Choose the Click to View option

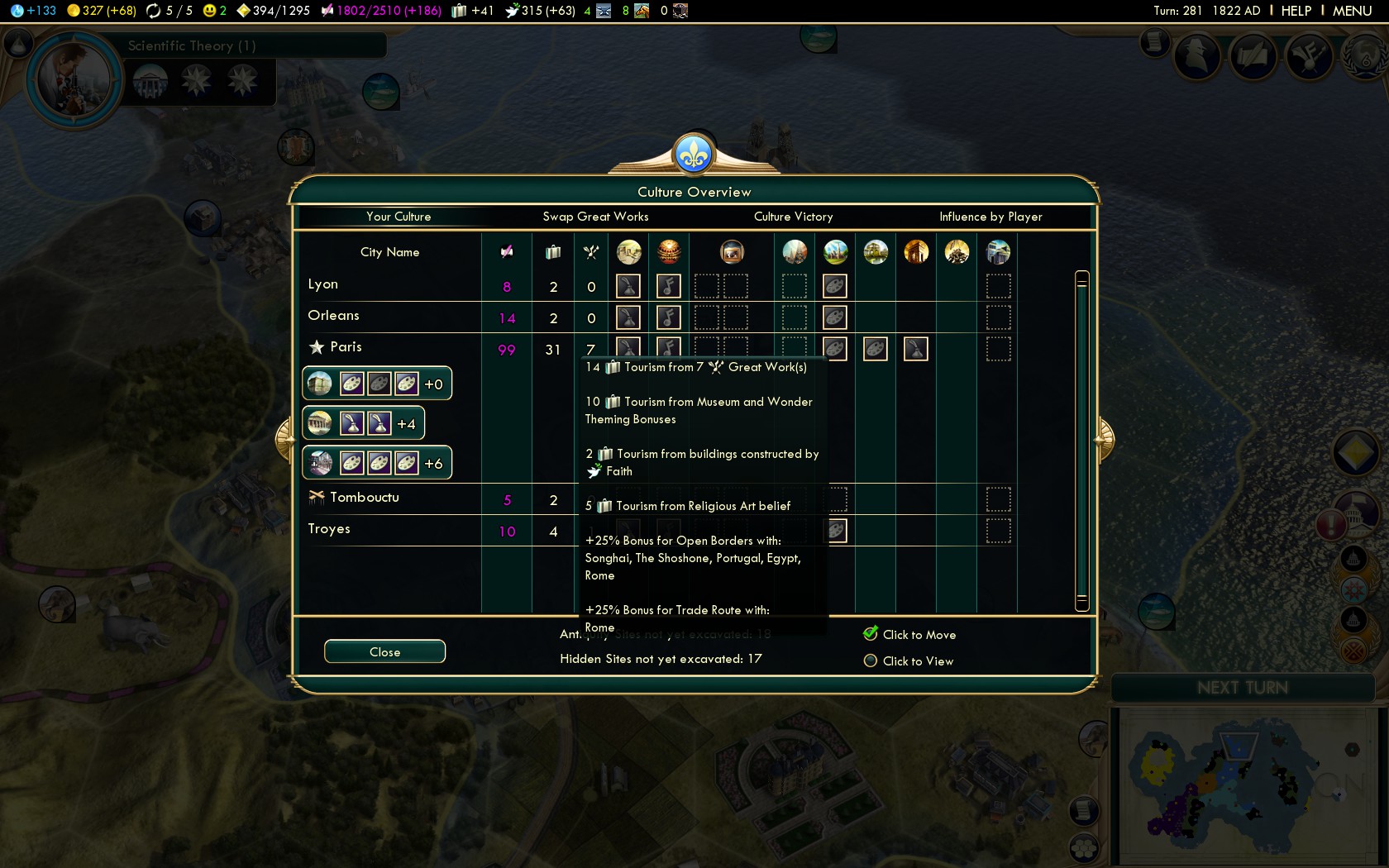[x=871, y=661]
